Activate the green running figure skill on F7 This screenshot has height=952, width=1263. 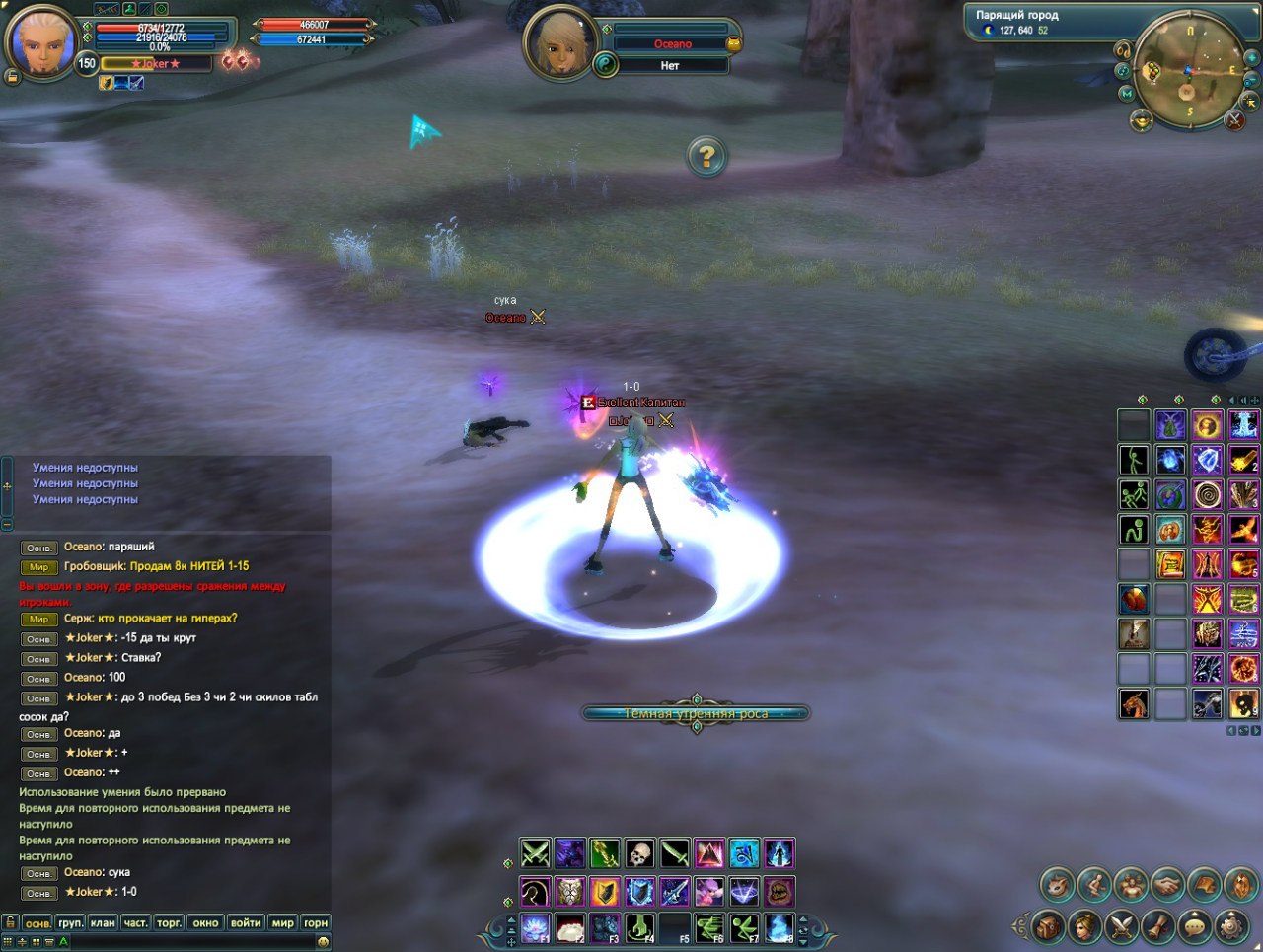[744, 927]
